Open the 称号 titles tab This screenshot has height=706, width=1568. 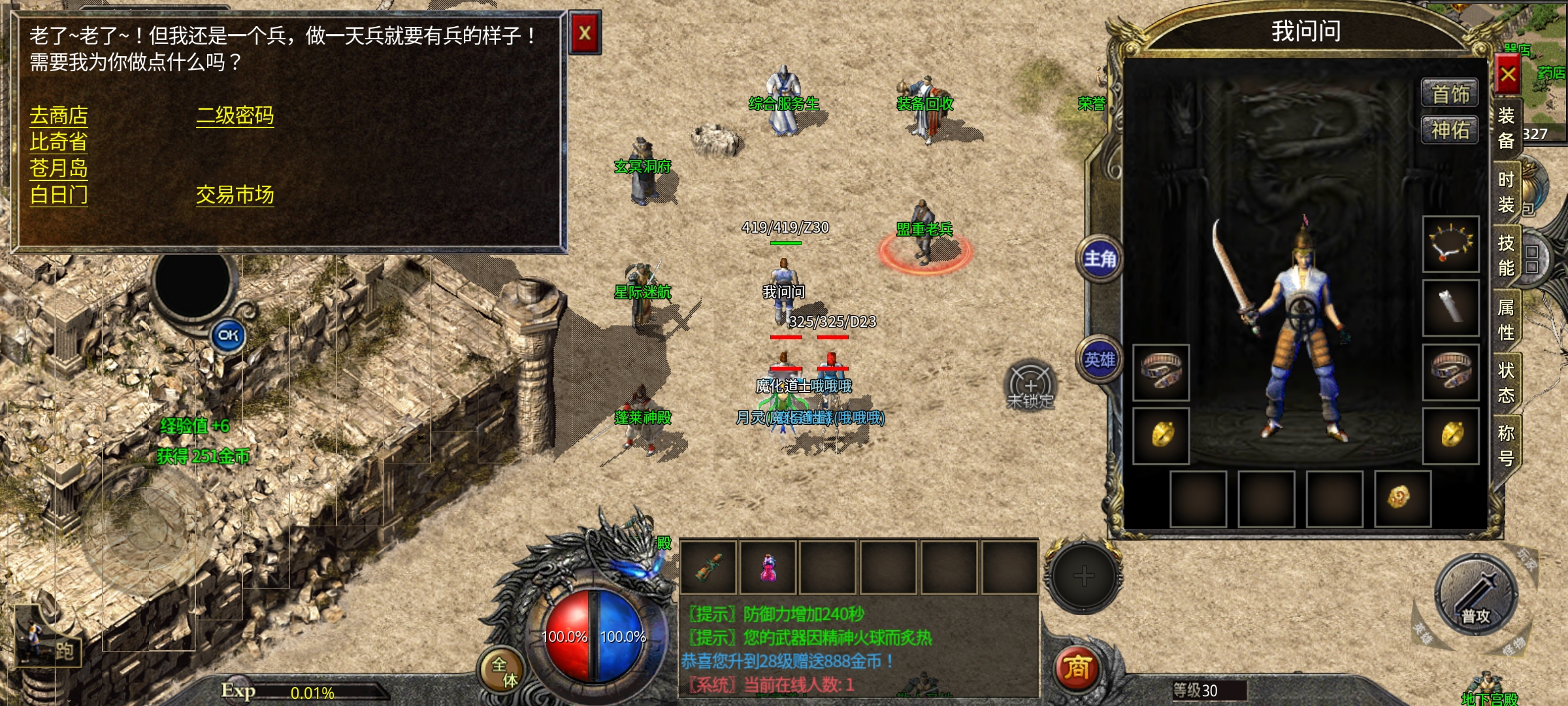(x=1506, y=445)
